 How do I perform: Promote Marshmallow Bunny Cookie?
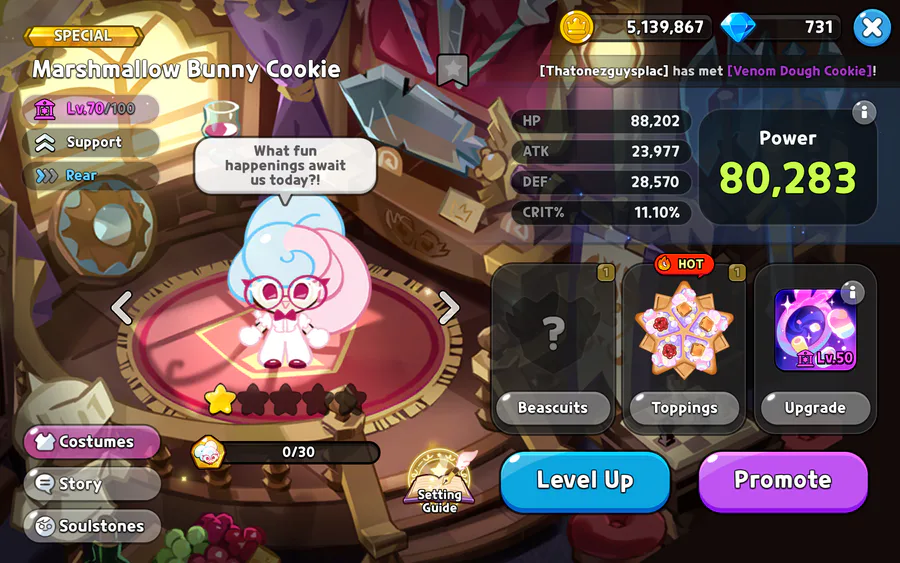pyautogui.click(x=782, y=481)
